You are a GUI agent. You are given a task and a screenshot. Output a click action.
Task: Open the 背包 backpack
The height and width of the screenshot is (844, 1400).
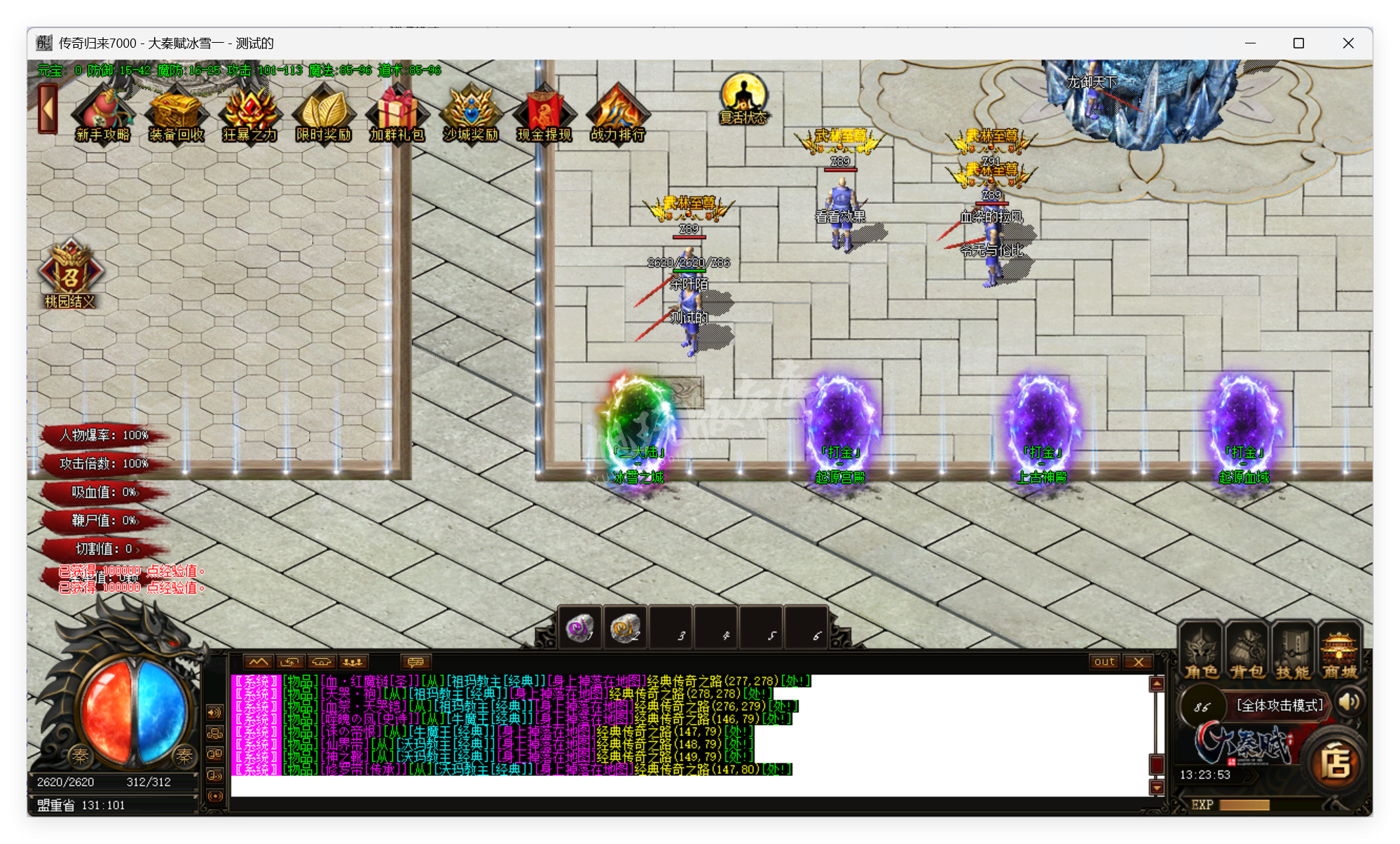(1247, 651)
